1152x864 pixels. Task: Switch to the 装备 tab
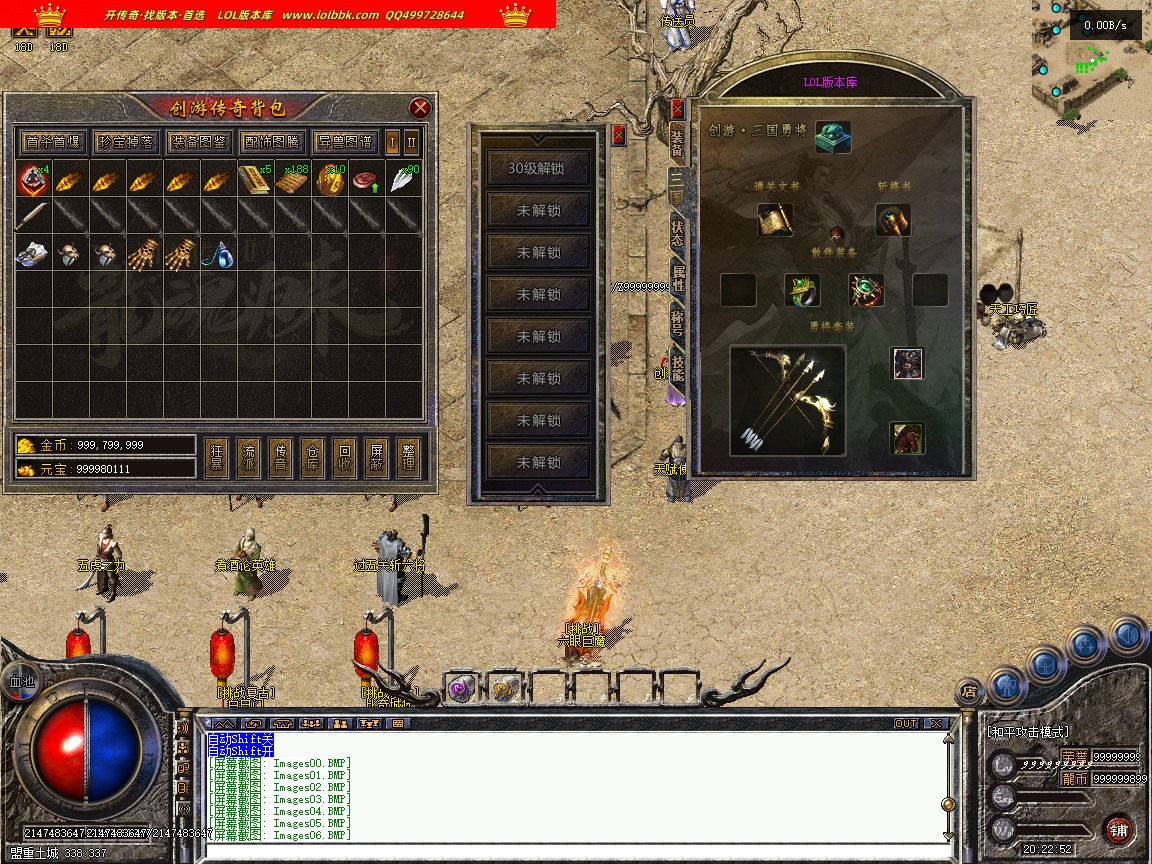(x=677, y=144)
